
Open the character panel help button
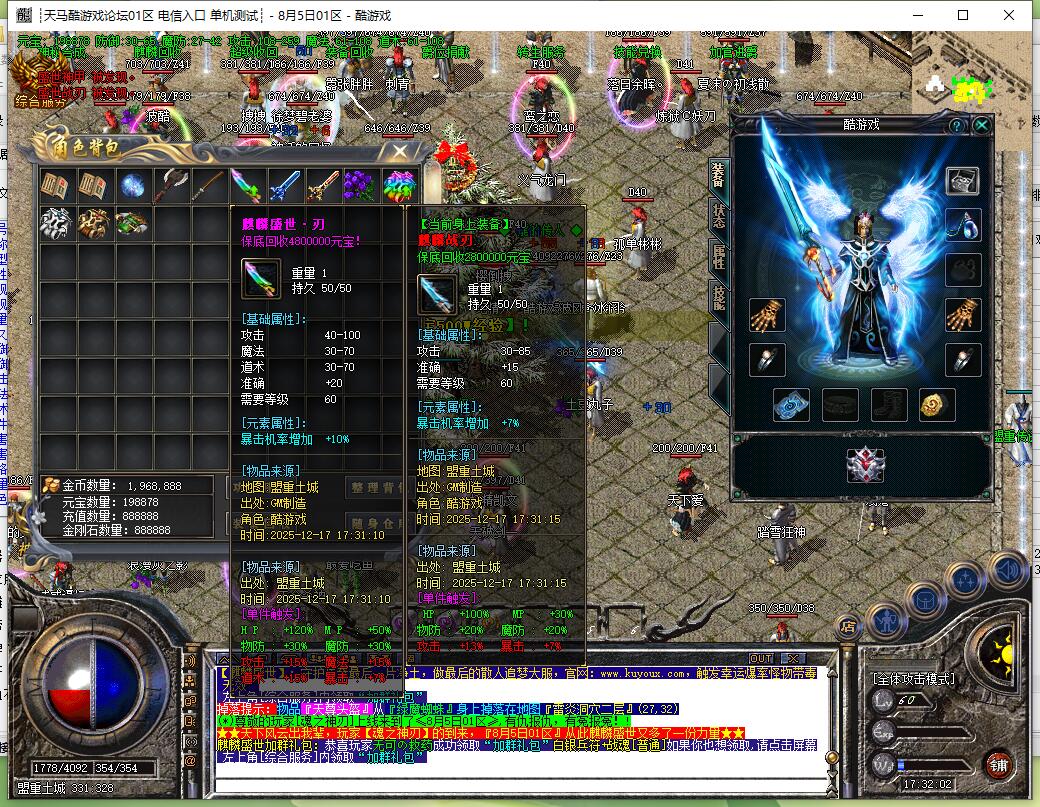click(957, 125)
